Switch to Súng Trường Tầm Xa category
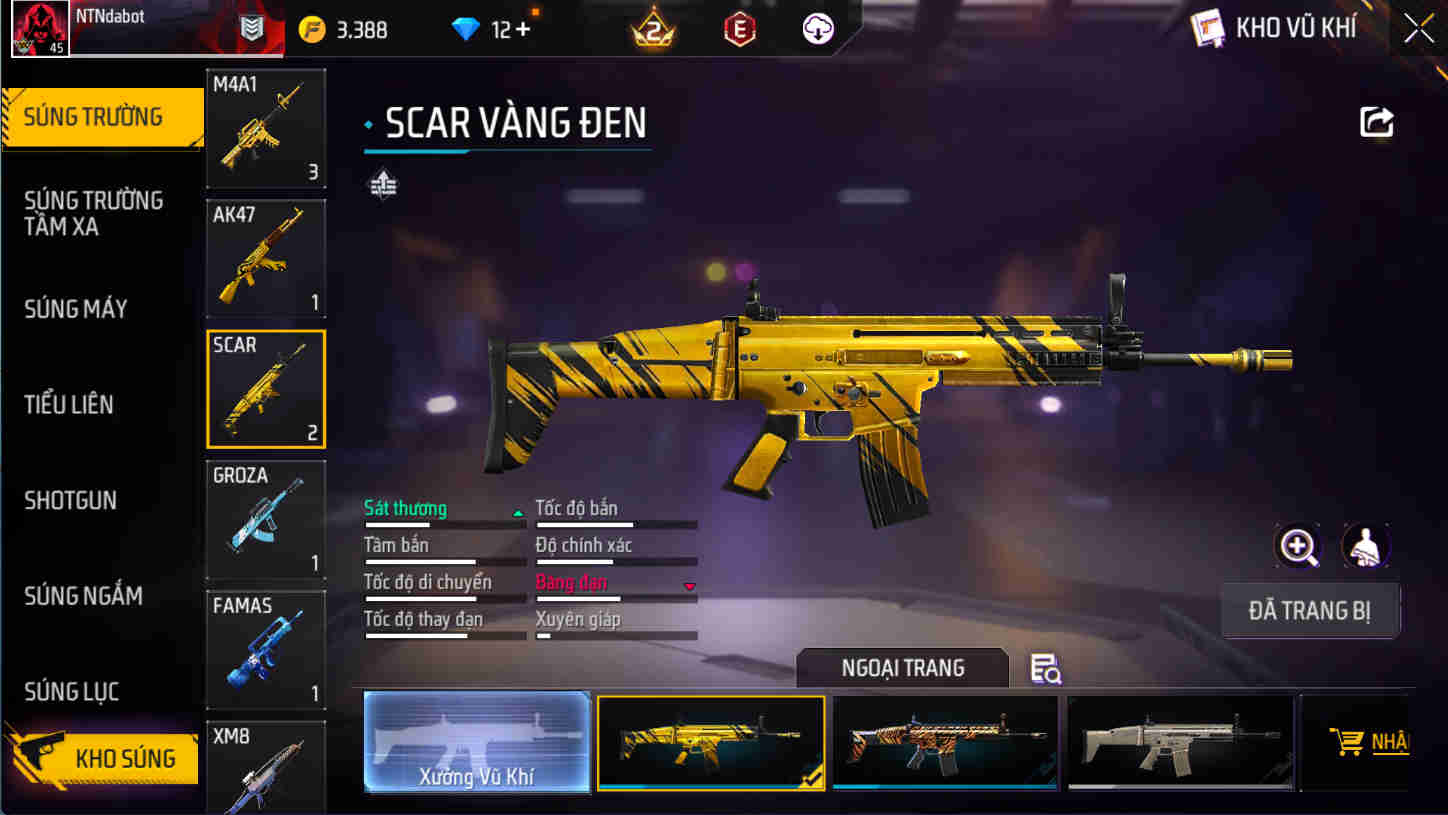 [93, 213]
